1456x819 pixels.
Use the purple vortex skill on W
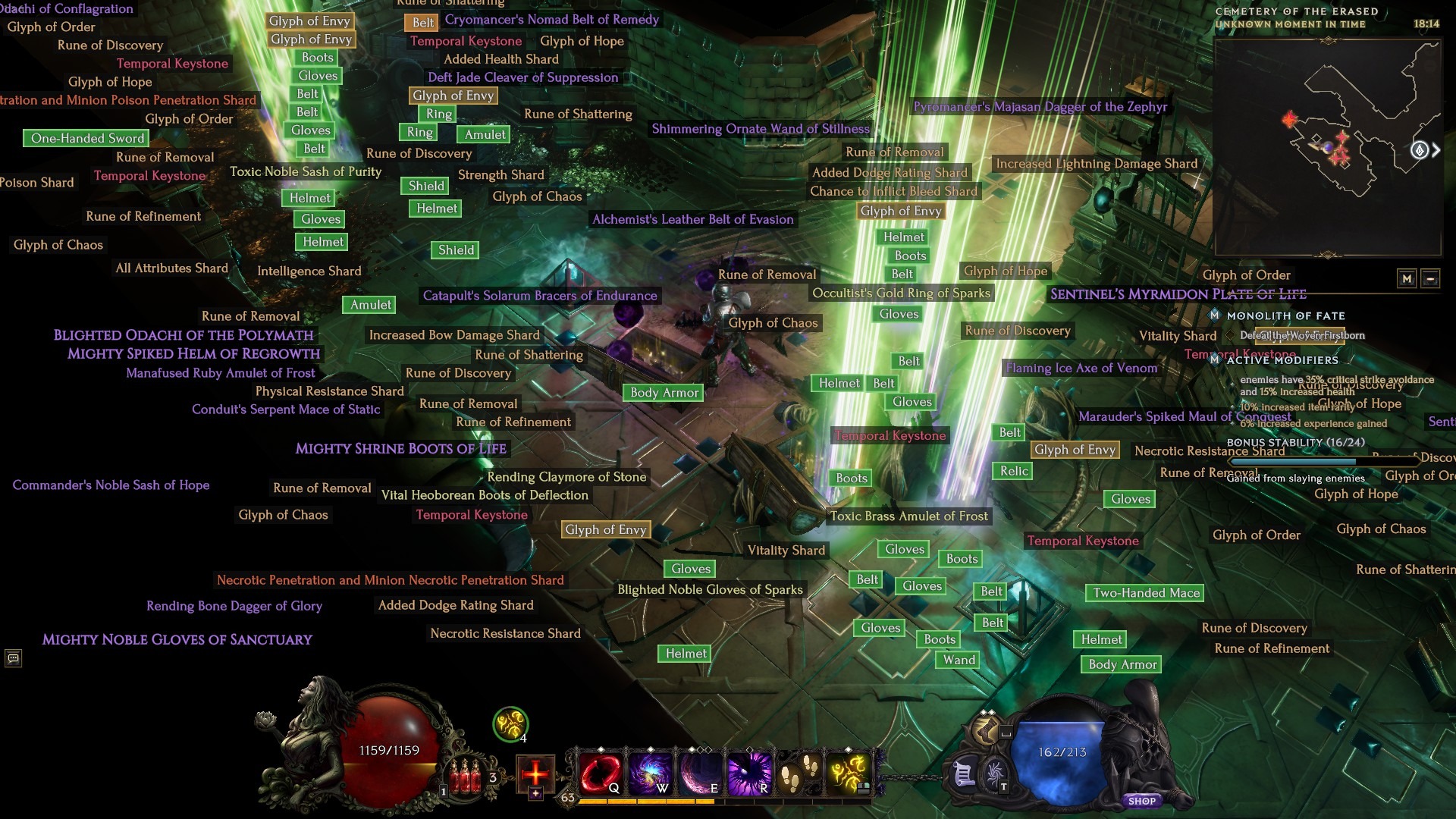click(650, 773)
